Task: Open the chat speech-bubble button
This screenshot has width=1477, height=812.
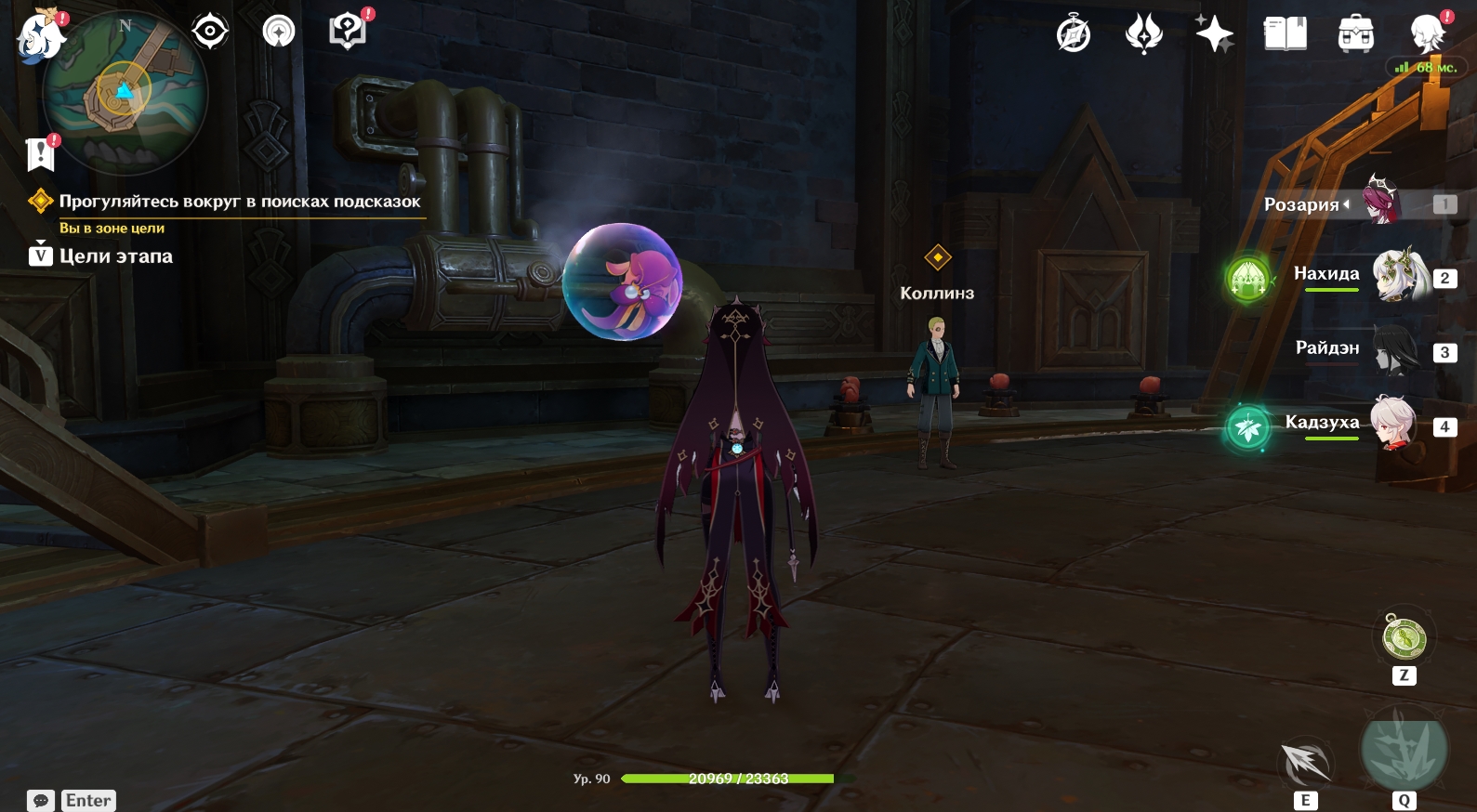Action: pos(41,800)
